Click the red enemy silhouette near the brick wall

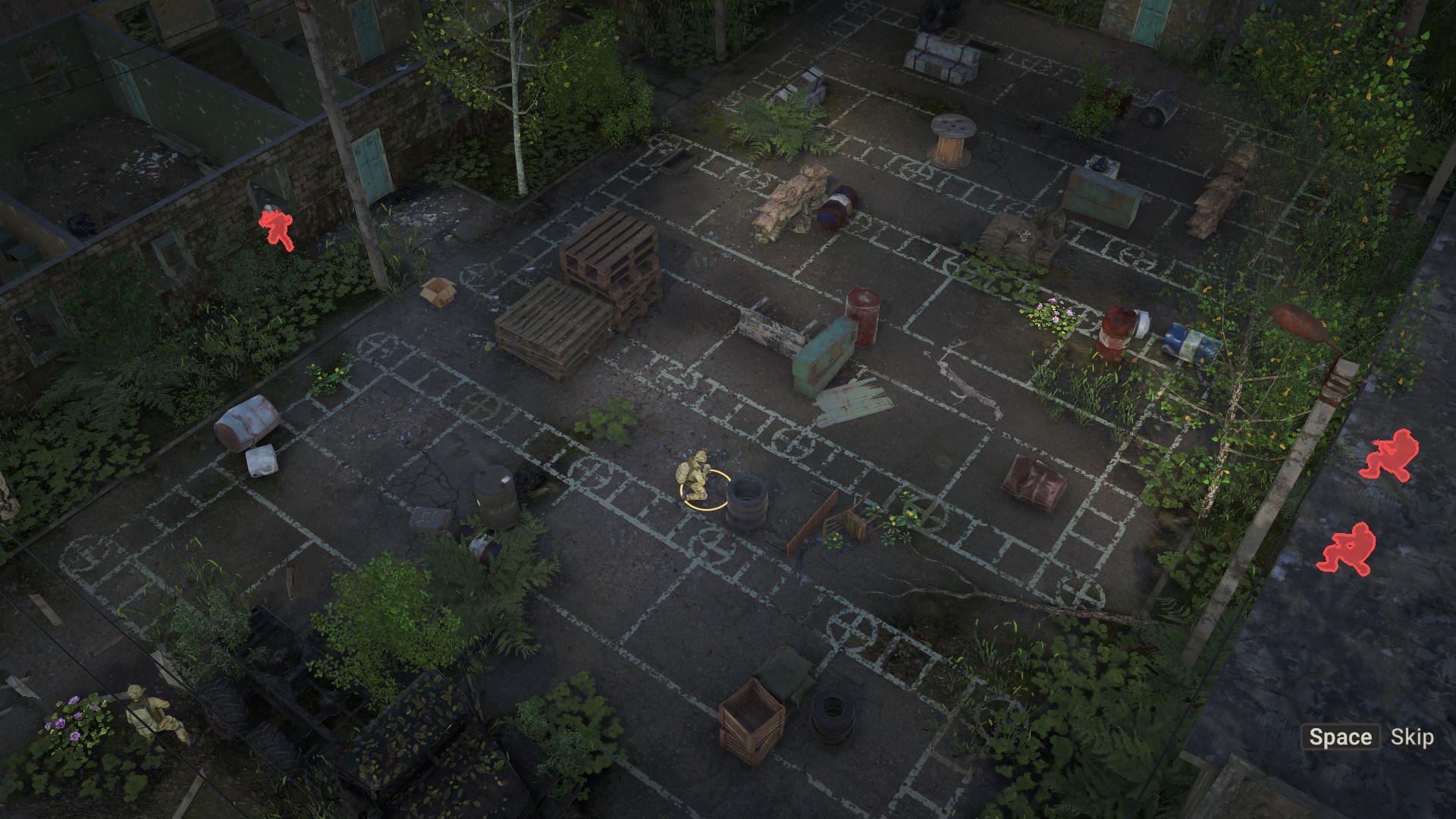[x=278, y=227]
